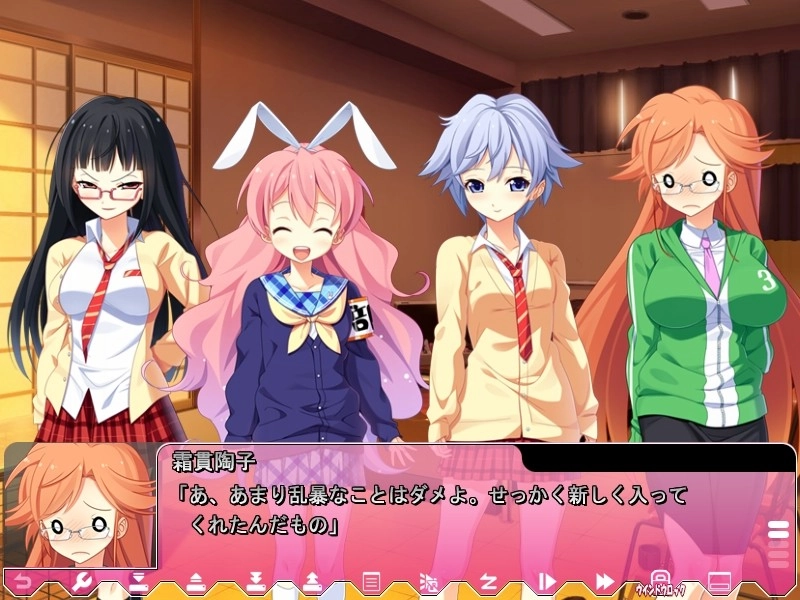Toggle auto-play mode

pyautogui.click(x=546, y=581)
